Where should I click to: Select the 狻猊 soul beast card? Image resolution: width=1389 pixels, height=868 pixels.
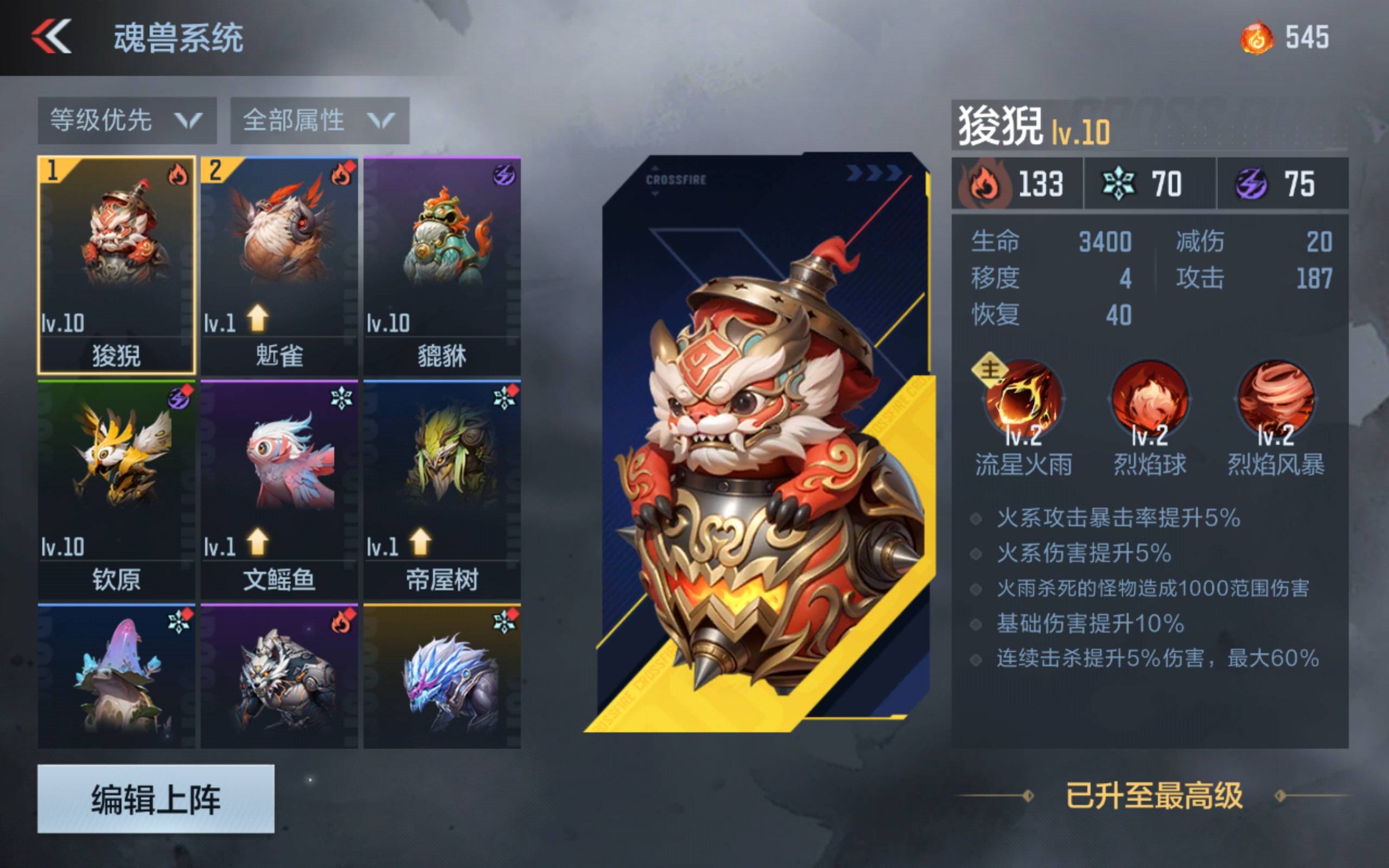point(117,265)
